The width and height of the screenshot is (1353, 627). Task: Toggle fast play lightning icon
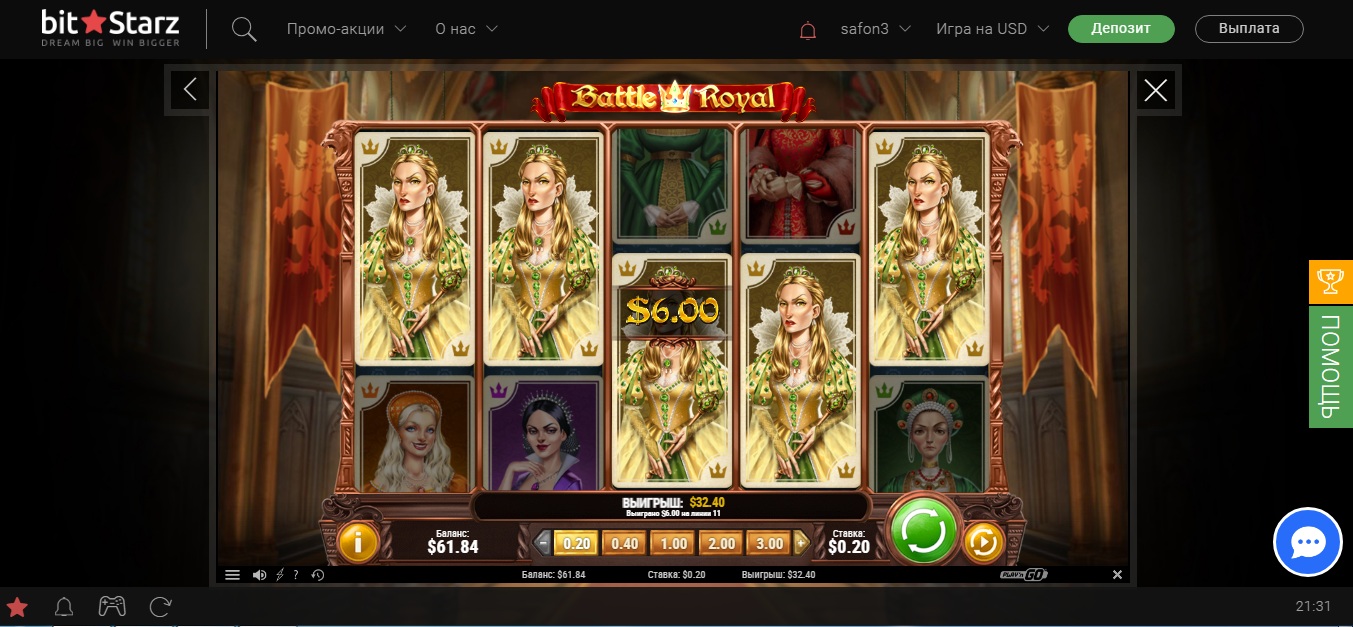pos(279,575)
